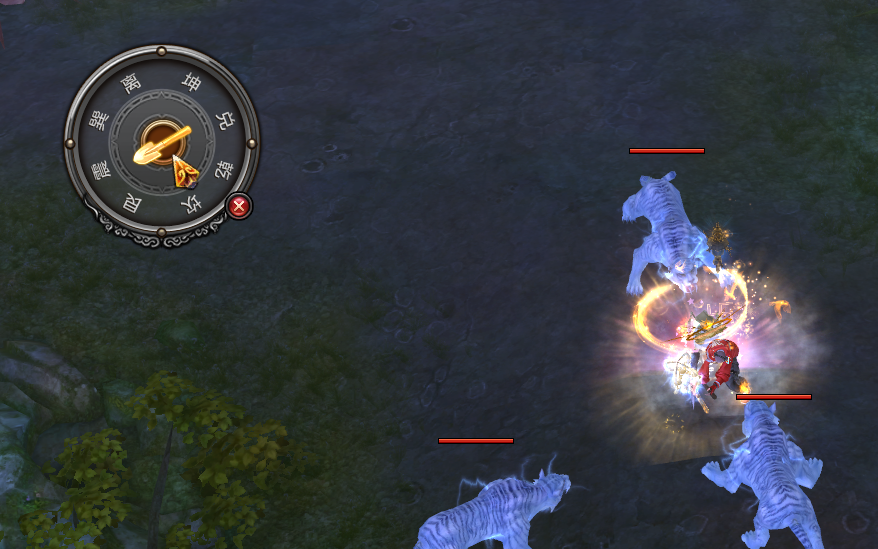Select the 震 trigram on the compass dial
Screen dimensions: 878x549
(99, 169)
